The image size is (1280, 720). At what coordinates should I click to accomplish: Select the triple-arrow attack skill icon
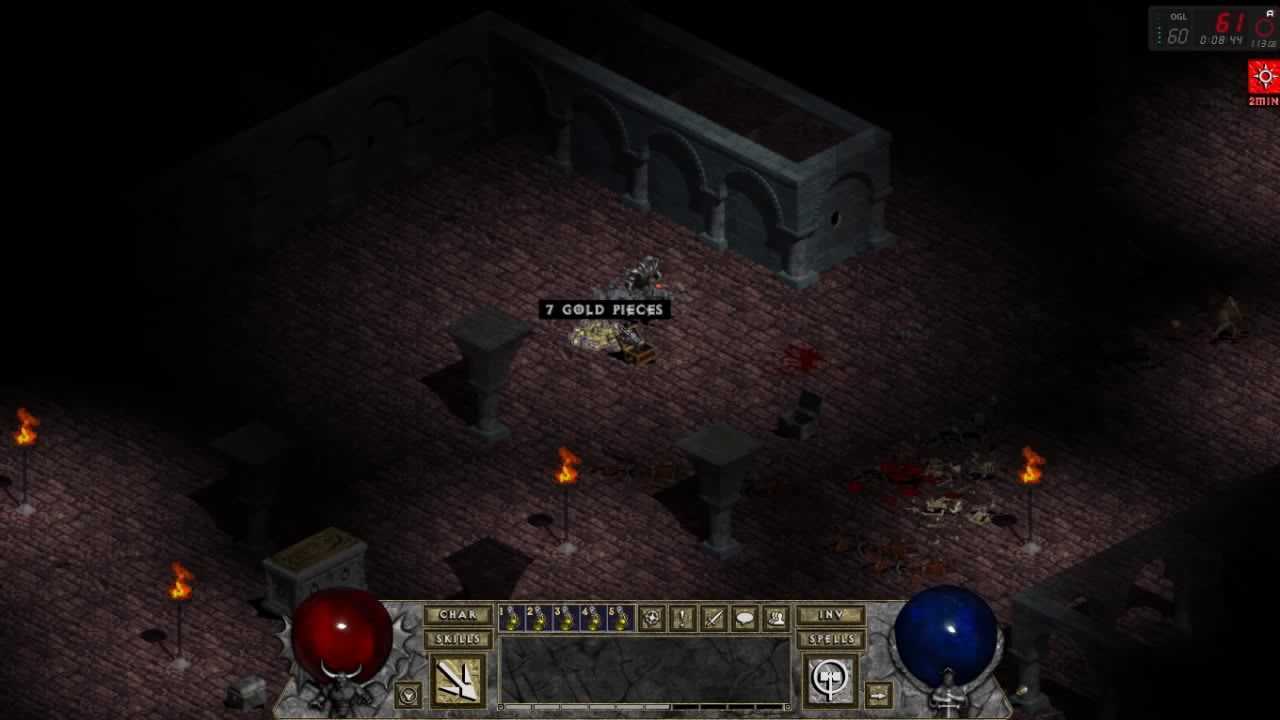[458, 680]
